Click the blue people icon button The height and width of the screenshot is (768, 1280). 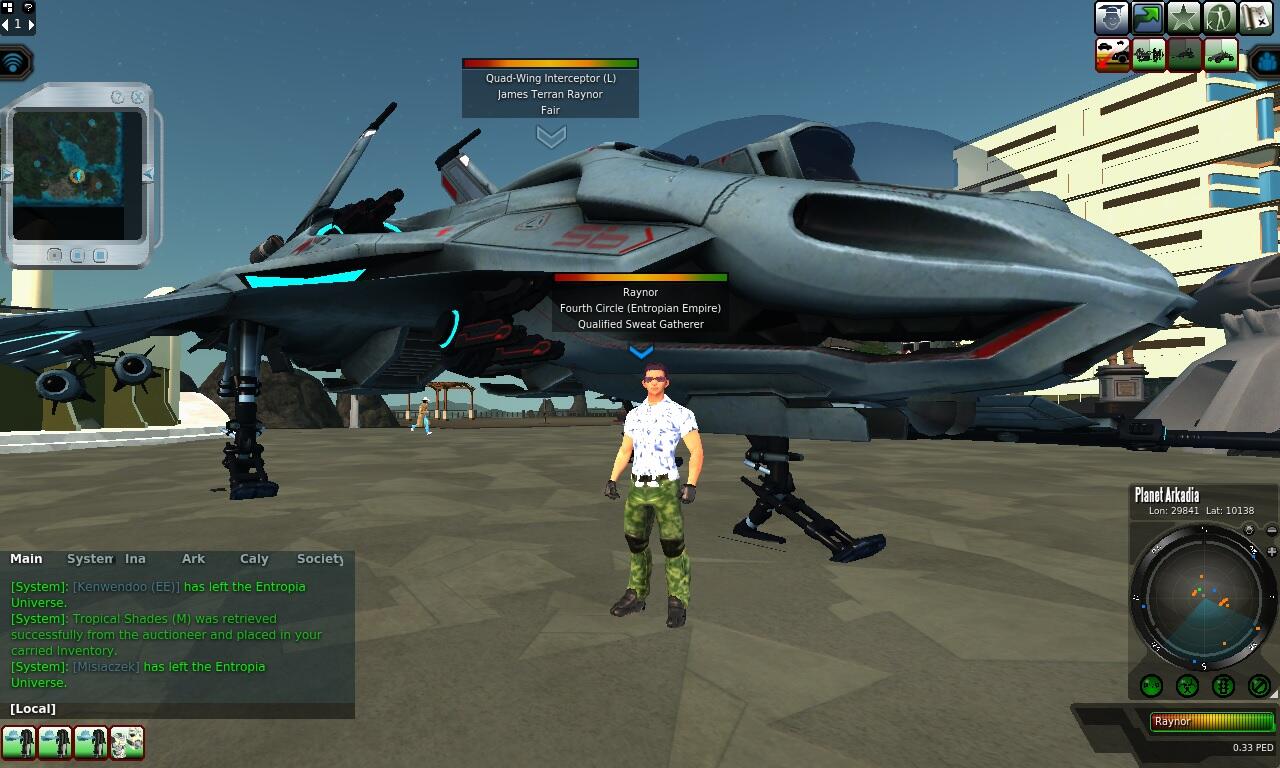(1265, 62)
